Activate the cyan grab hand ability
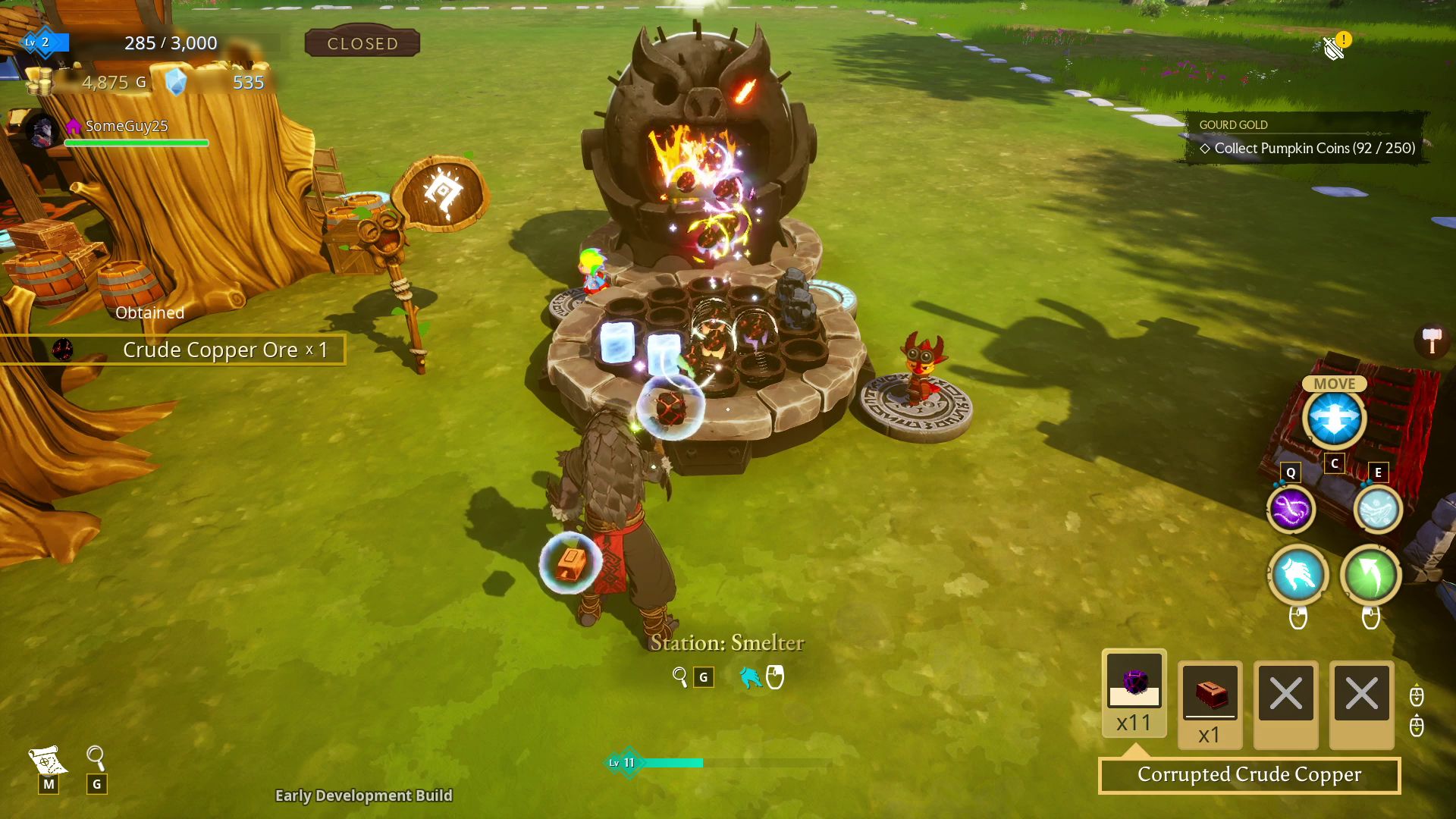1456x819 pixels. 1298,575
